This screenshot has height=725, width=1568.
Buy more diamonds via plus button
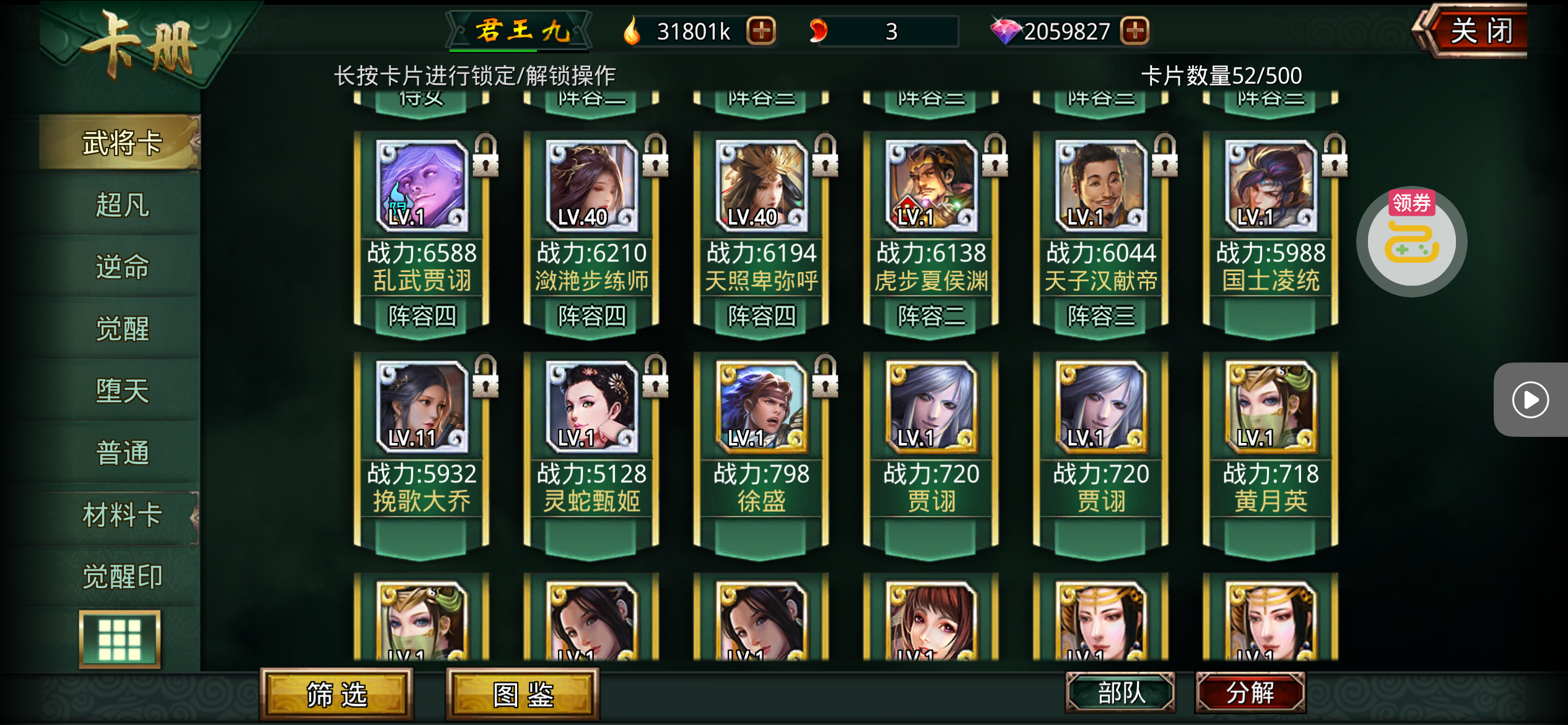point(1135,30)
